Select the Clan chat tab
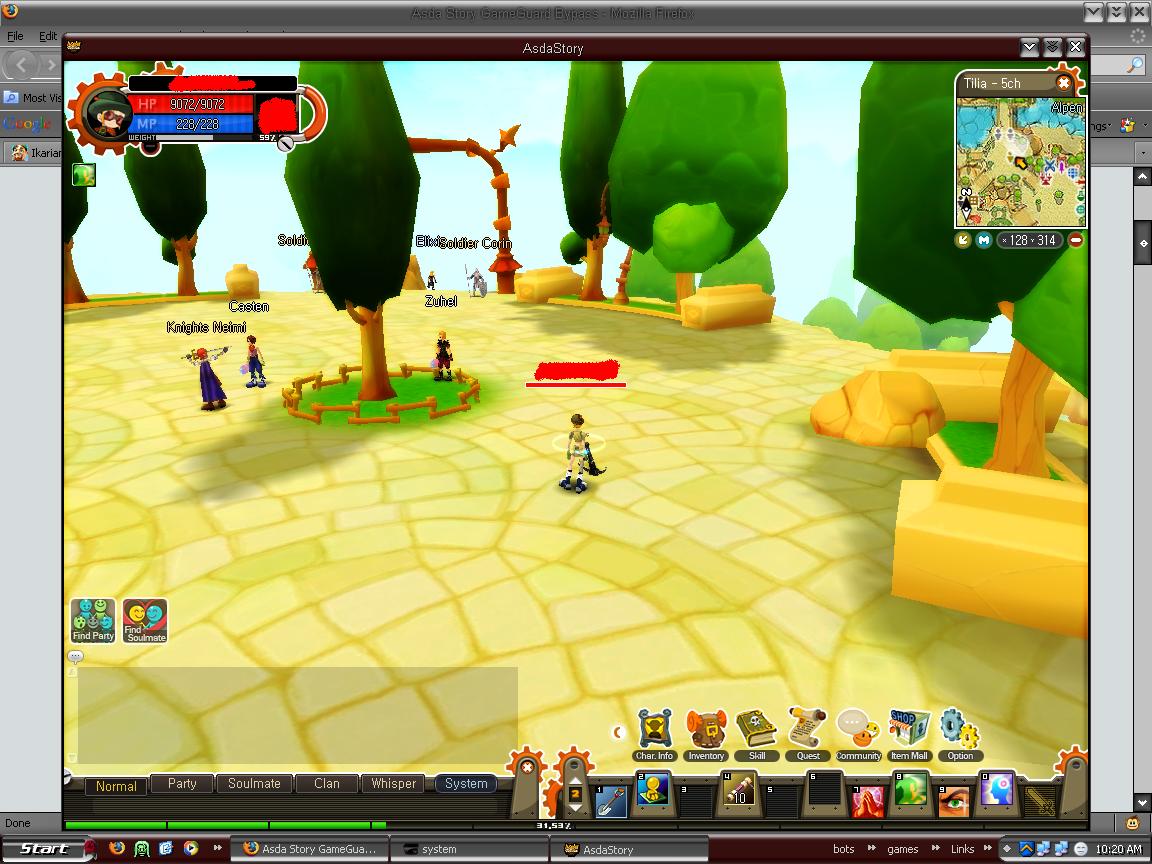This screenshot has width=1152, height=864. (327, 784)
